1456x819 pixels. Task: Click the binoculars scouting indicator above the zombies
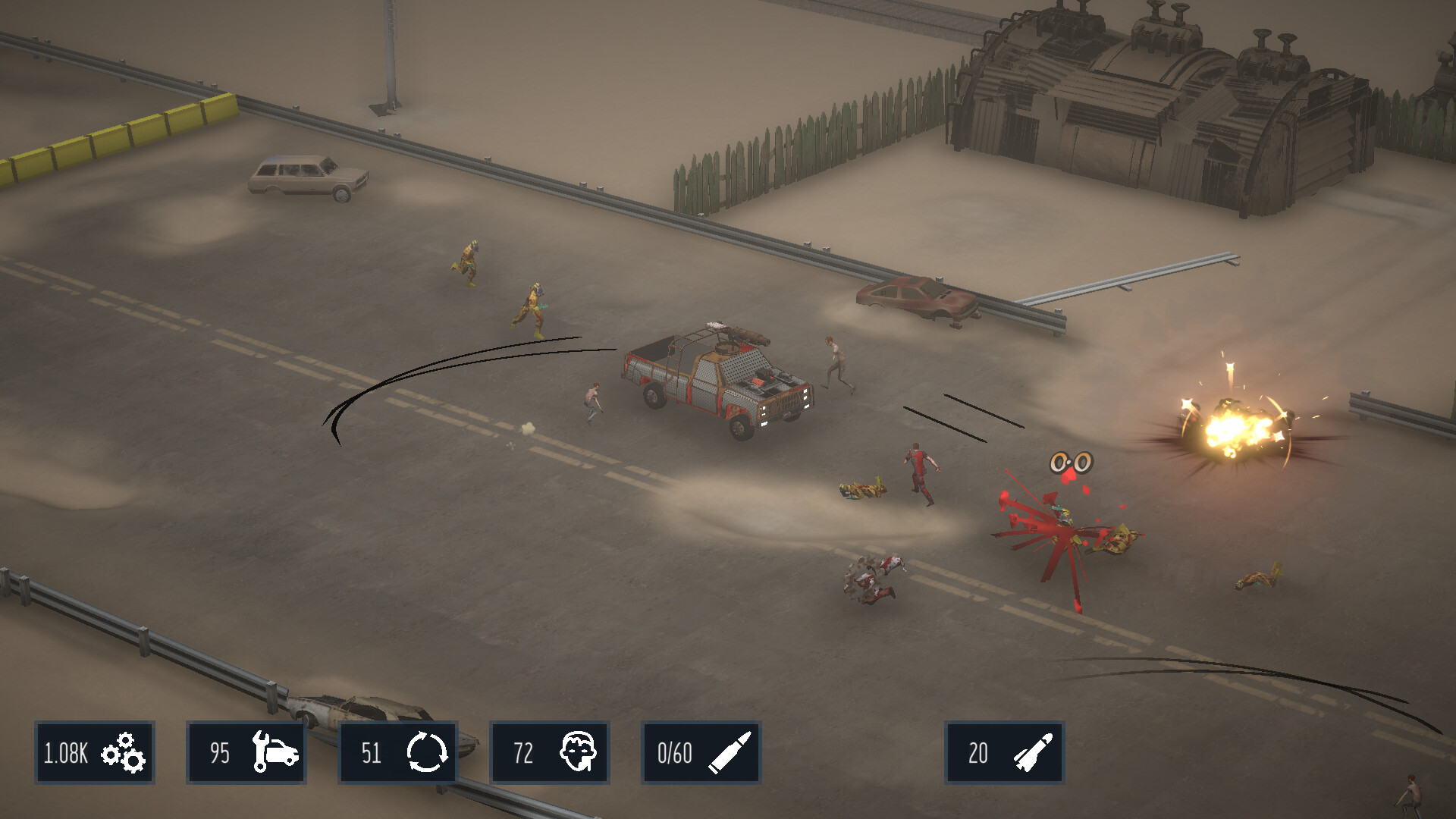click(1071, 460)
